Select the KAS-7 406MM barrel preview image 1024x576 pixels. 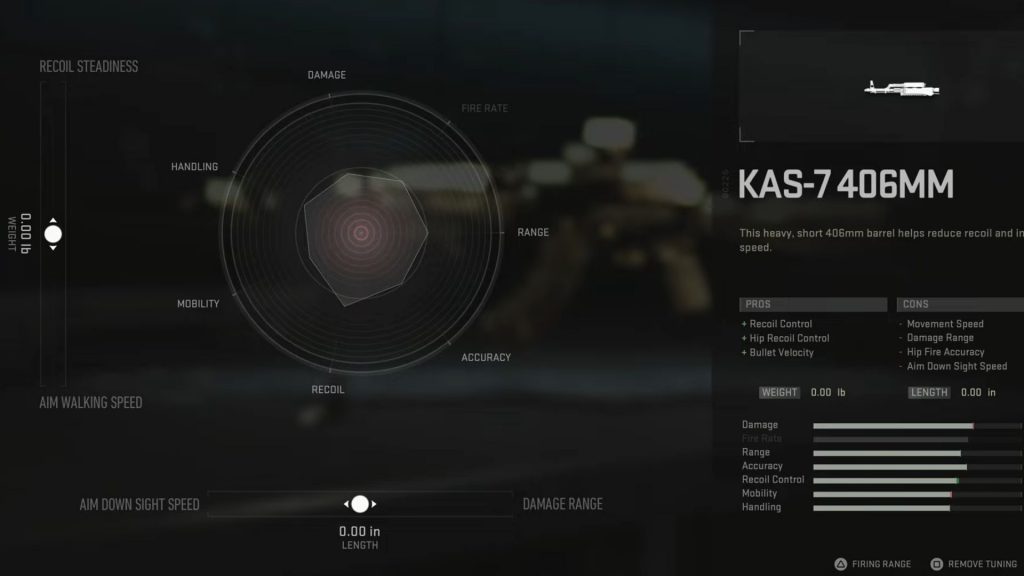pos(905,89)
